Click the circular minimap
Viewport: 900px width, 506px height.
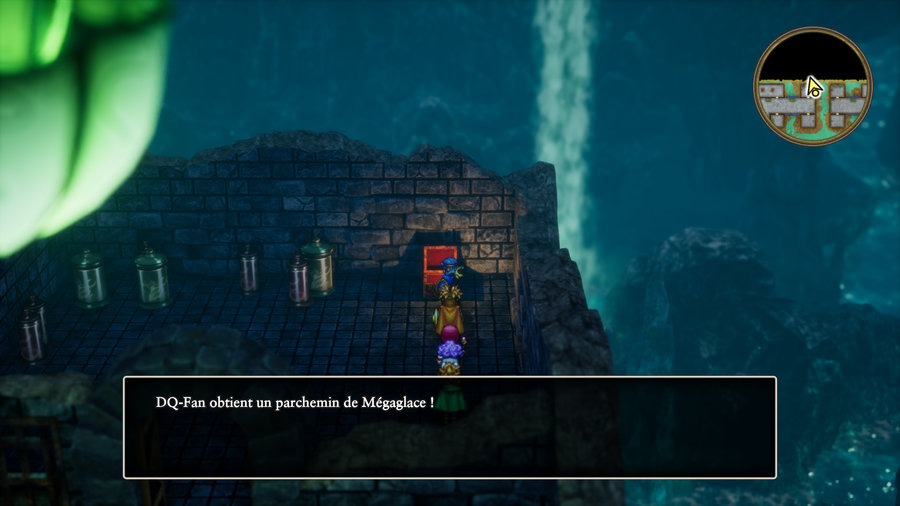click(812, 86)
